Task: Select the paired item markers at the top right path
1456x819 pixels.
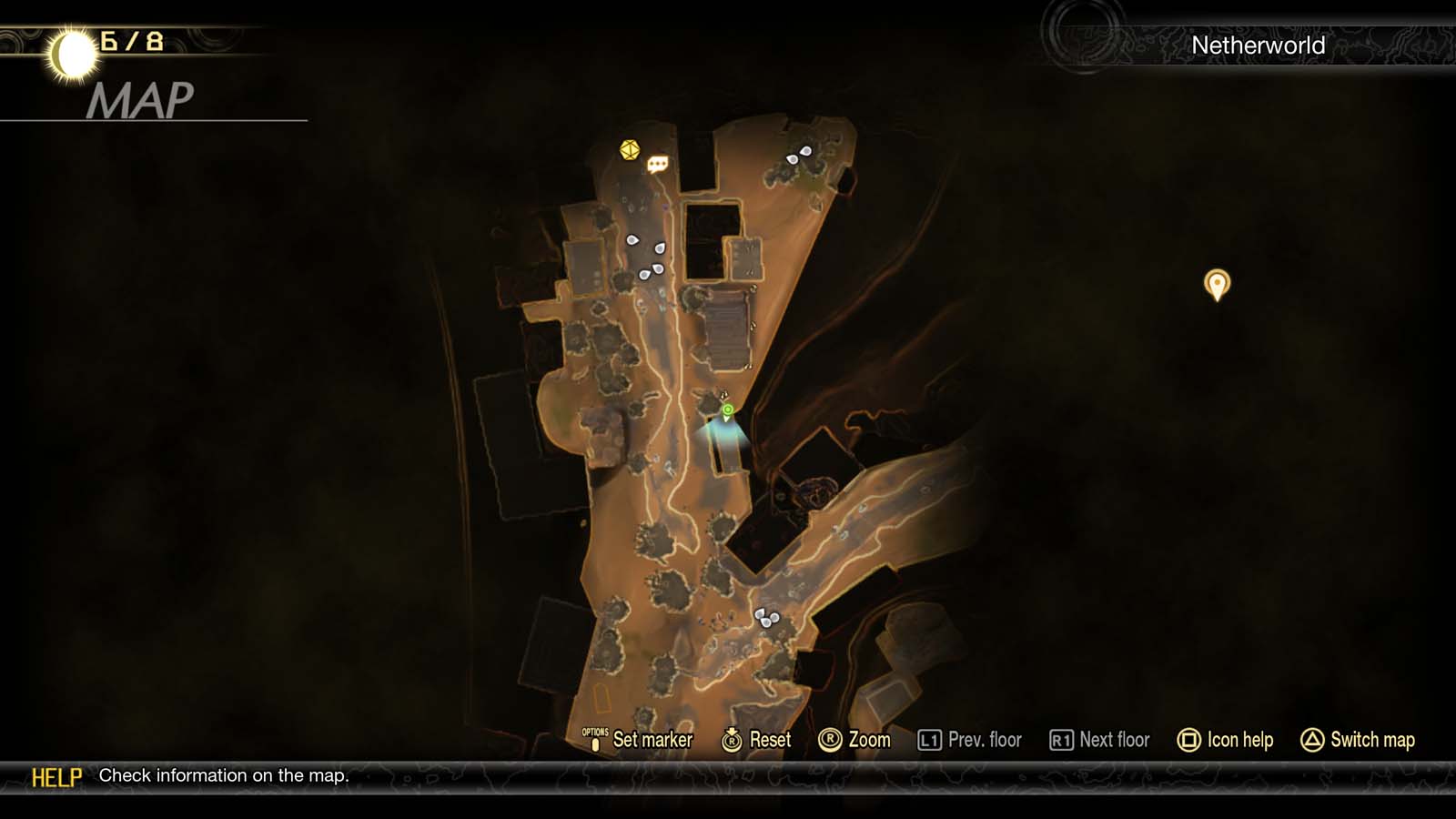Action: (x=797, y=157)
